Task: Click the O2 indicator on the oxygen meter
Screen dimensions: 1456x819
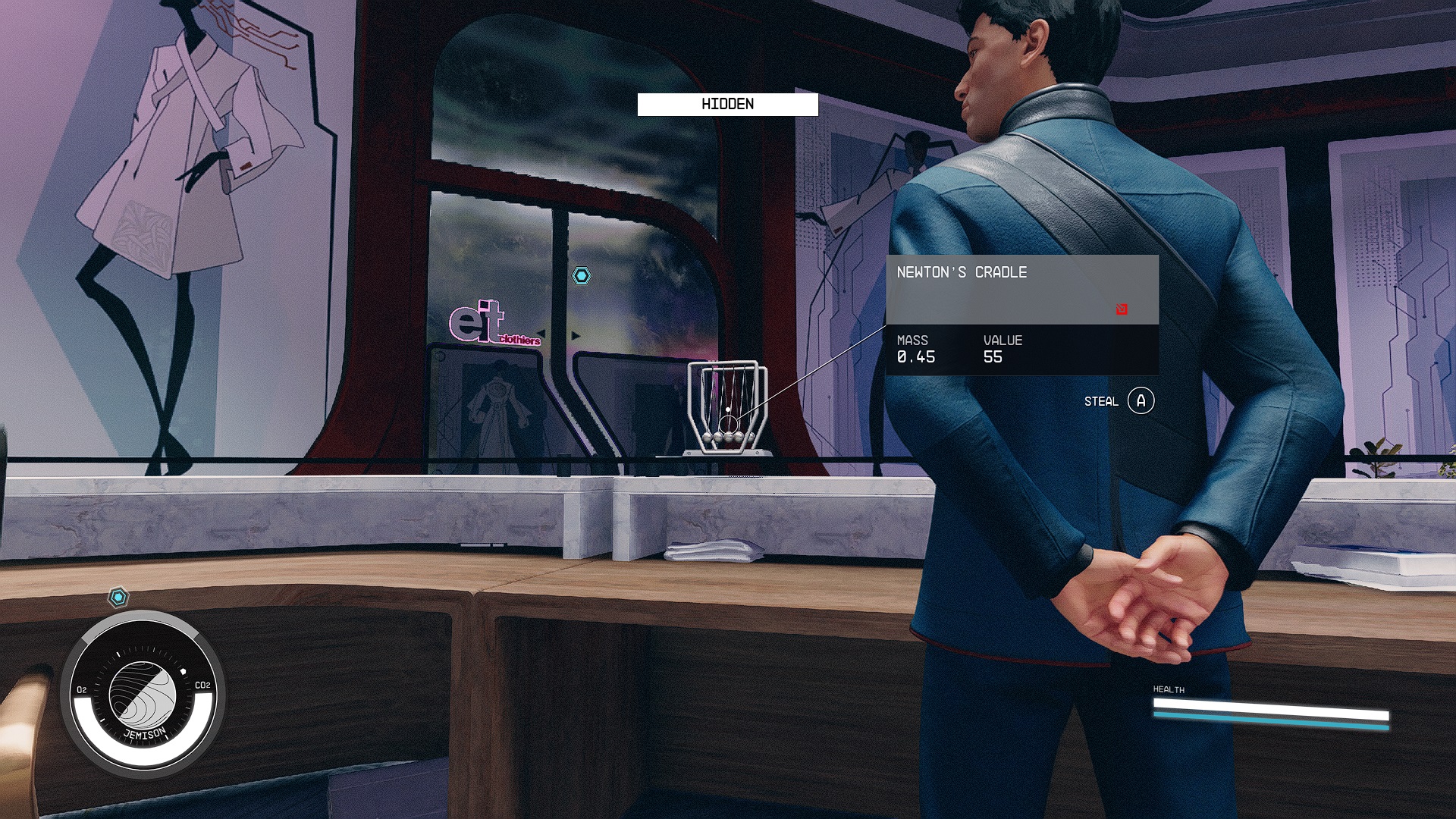Action: [80, 689]
